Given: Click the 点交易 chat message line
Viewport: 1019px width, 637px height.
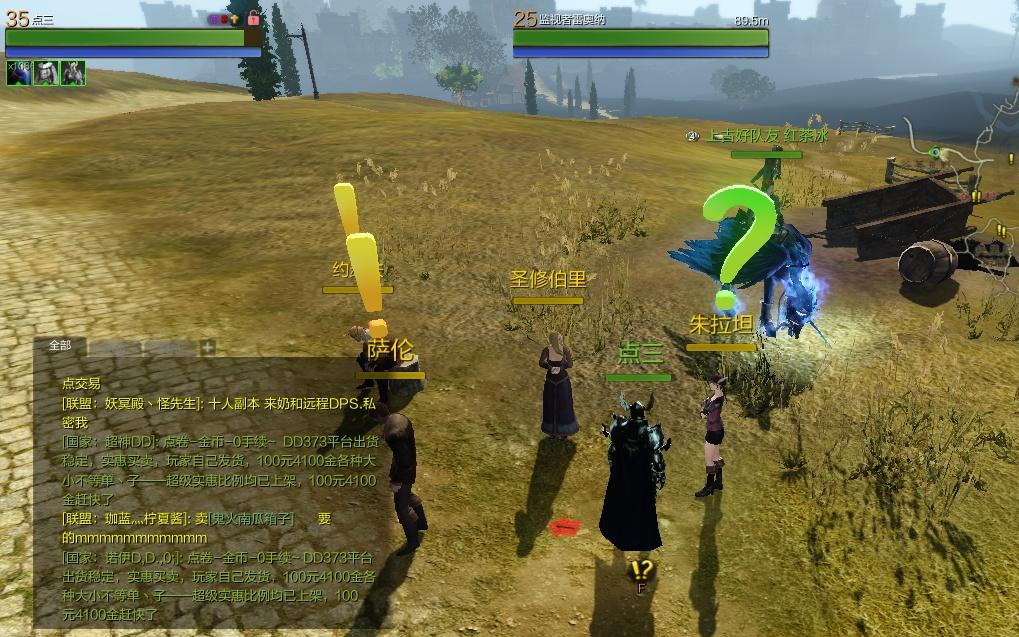Looking at the screenshot, I should point(82,383).
